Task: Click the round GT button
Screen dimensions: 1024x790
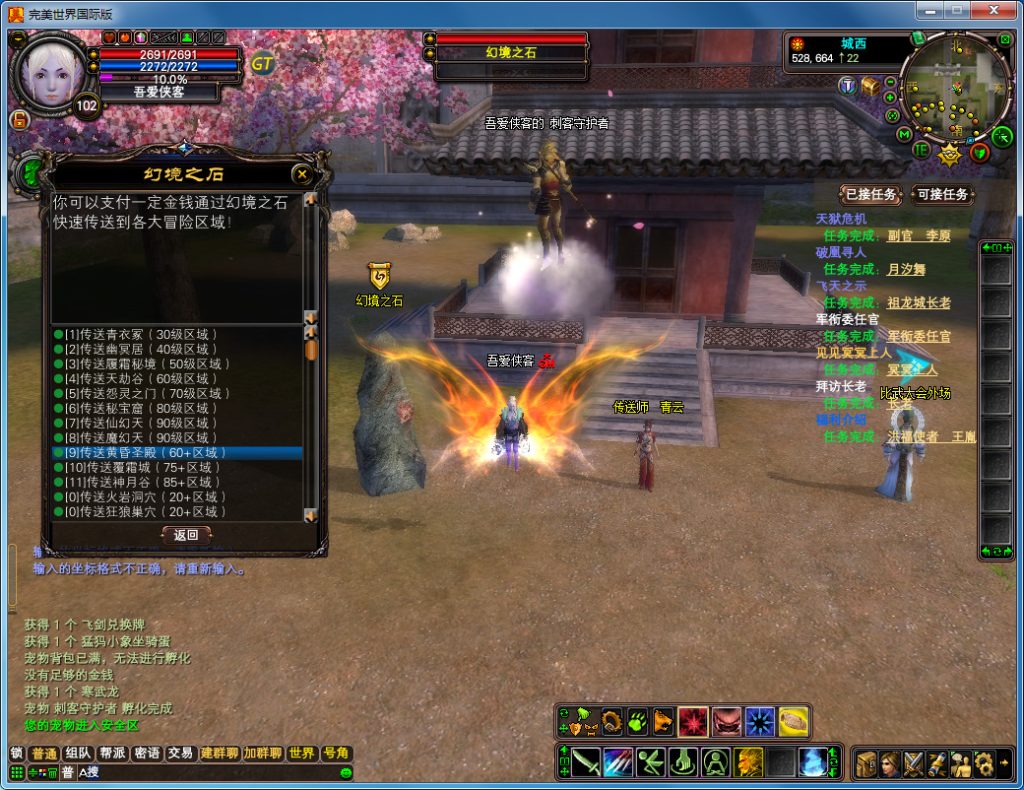Action: (262, 63)
